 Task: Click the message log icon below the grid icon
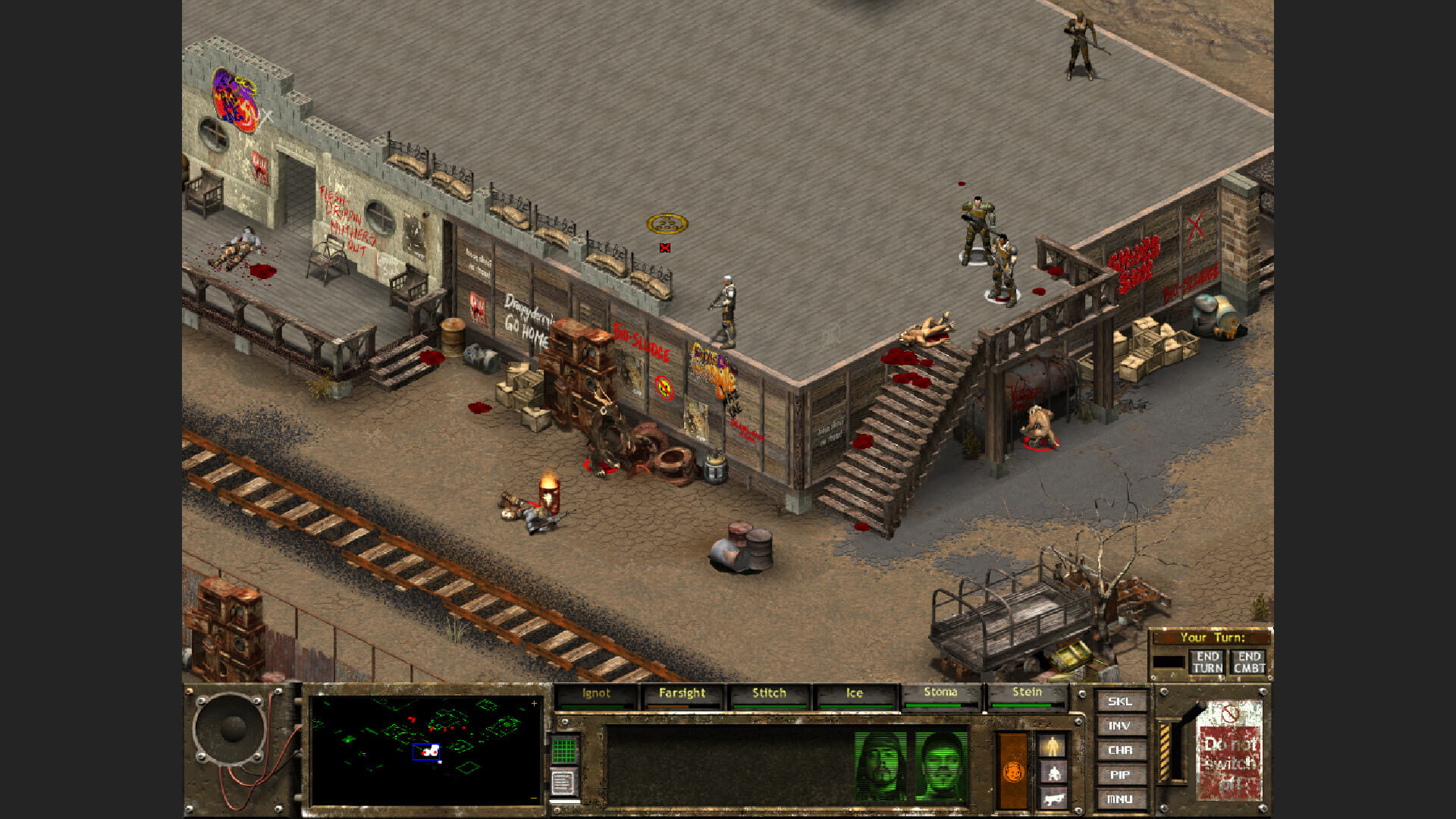(564, 780)
